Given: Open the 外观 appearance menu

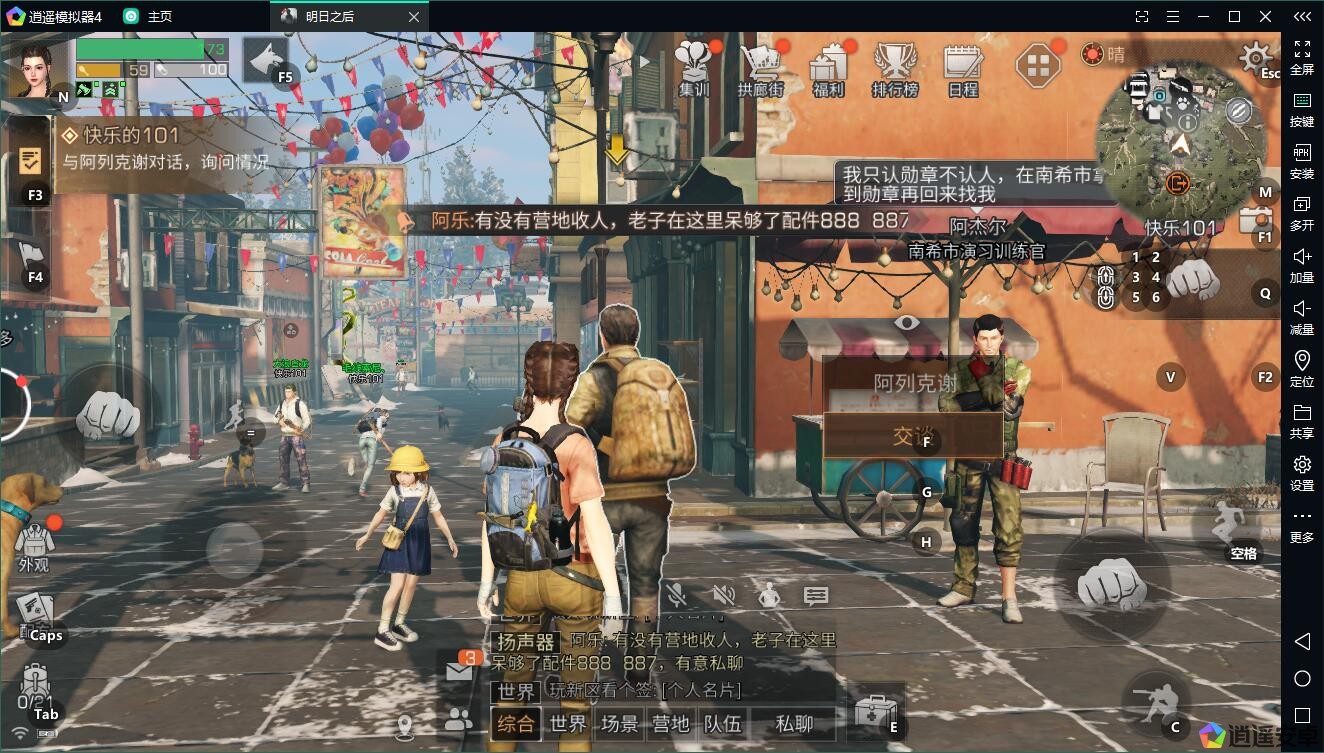Looking at the screenshot, I should [x=34, y=545].
